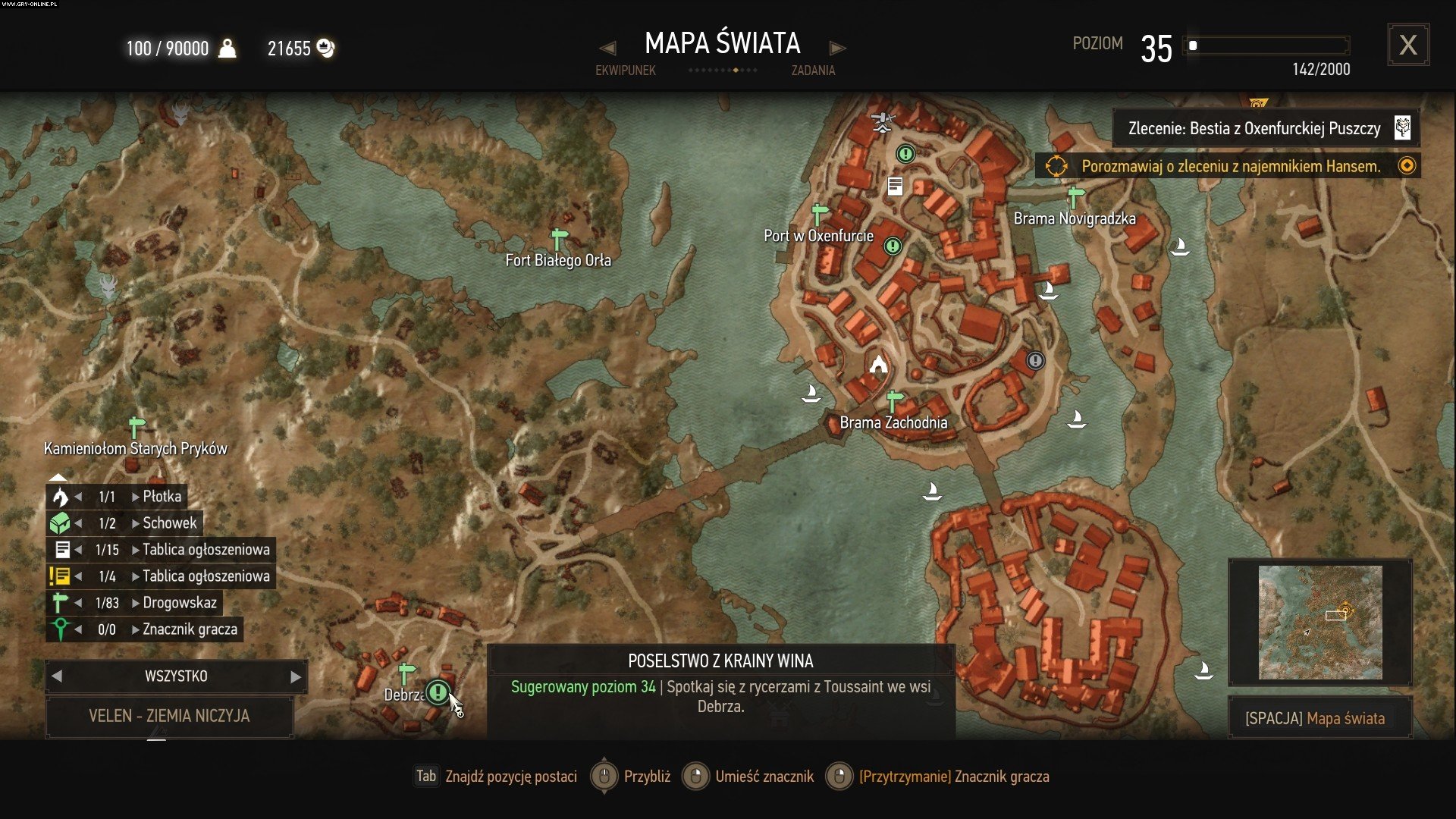Click the minimap overview thumbnail
Screen dimensions: 1456x819
pyautogui.click(x=1319, y=622)
